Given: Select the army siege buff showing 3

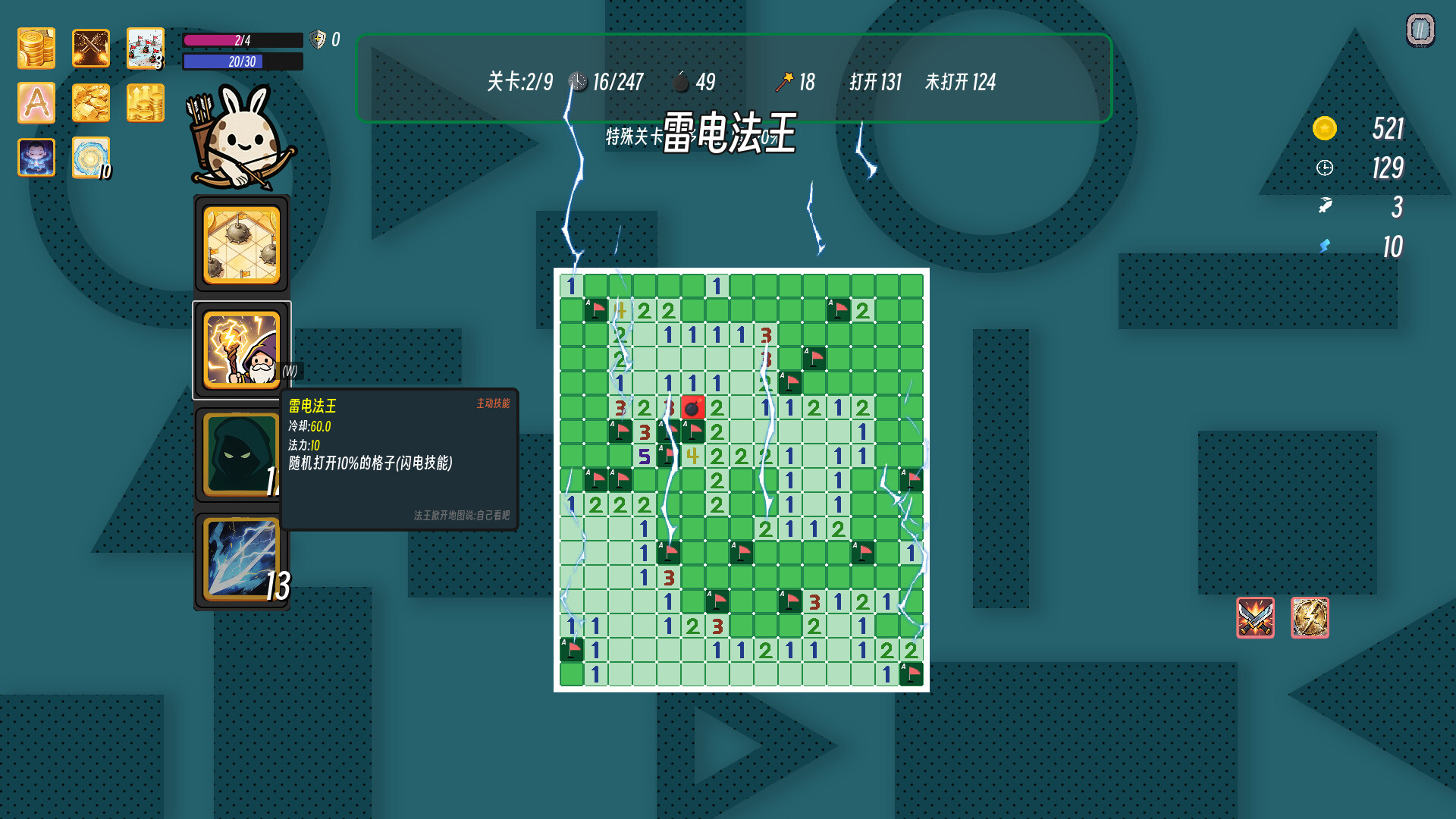Looking at the screenshot, I should pyautogui.click(x=145, y=48).
